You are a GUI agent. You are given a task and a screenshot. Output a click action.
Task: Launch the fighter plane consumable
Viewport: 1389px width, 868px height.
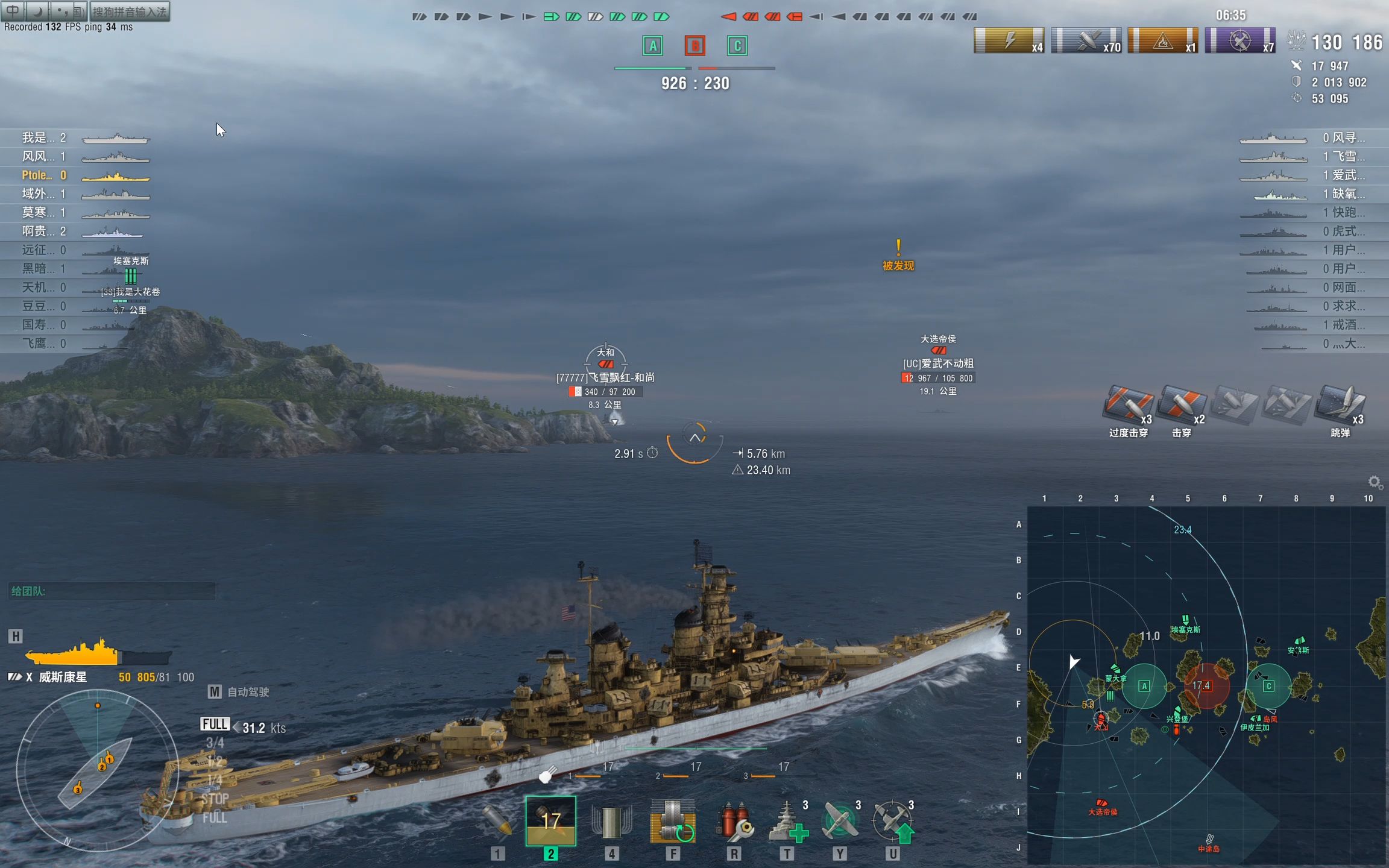point(840,821)
